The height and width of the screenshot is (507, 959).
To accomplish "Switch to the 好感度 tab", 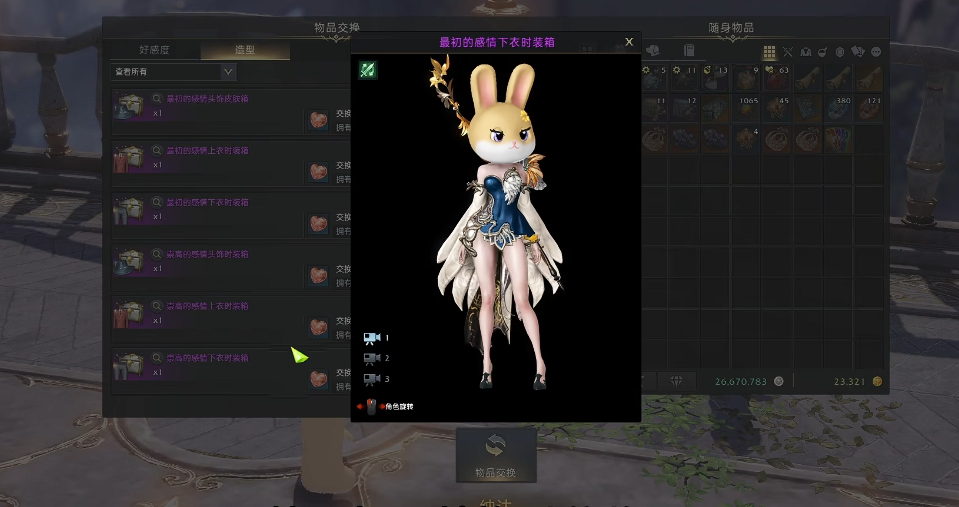I will [155, 50].
